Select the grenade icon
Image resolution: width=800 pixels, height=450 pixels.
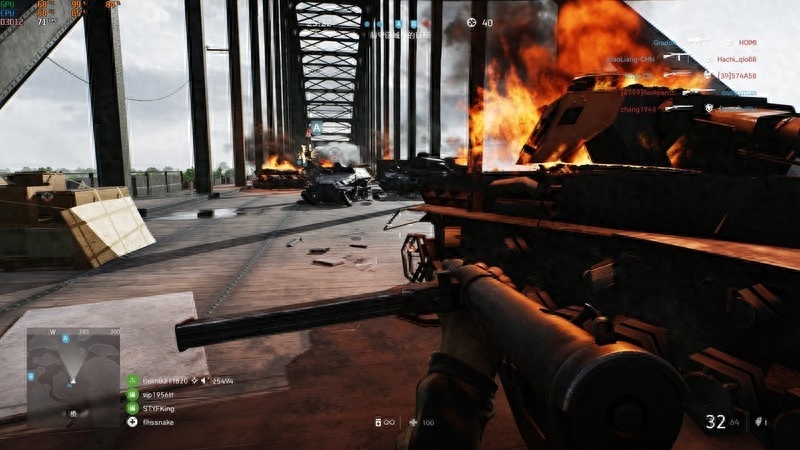(x=759, y=422)
